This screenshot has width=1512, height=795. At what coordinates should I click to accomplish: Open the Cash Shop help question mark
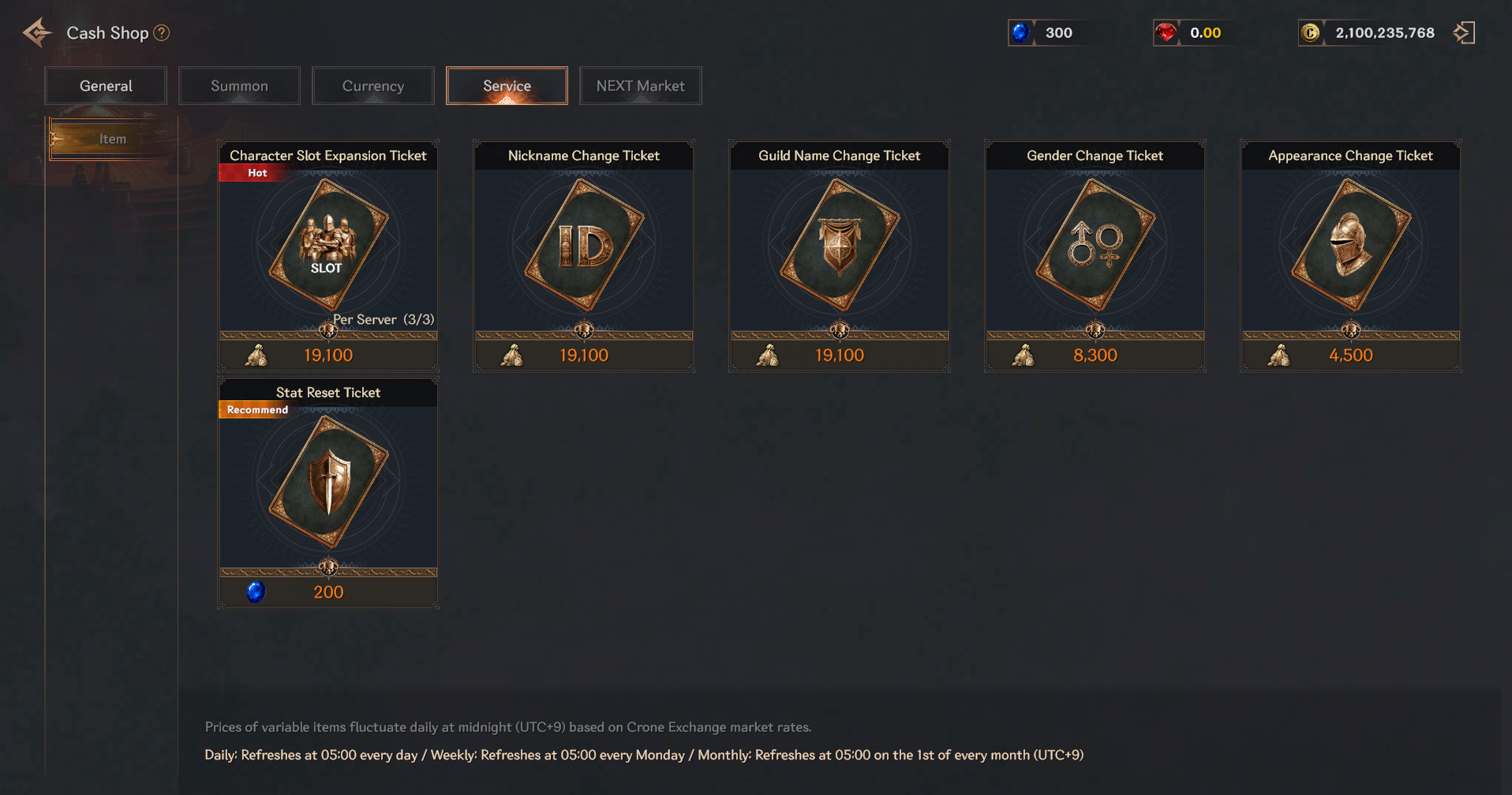[162, 33]
